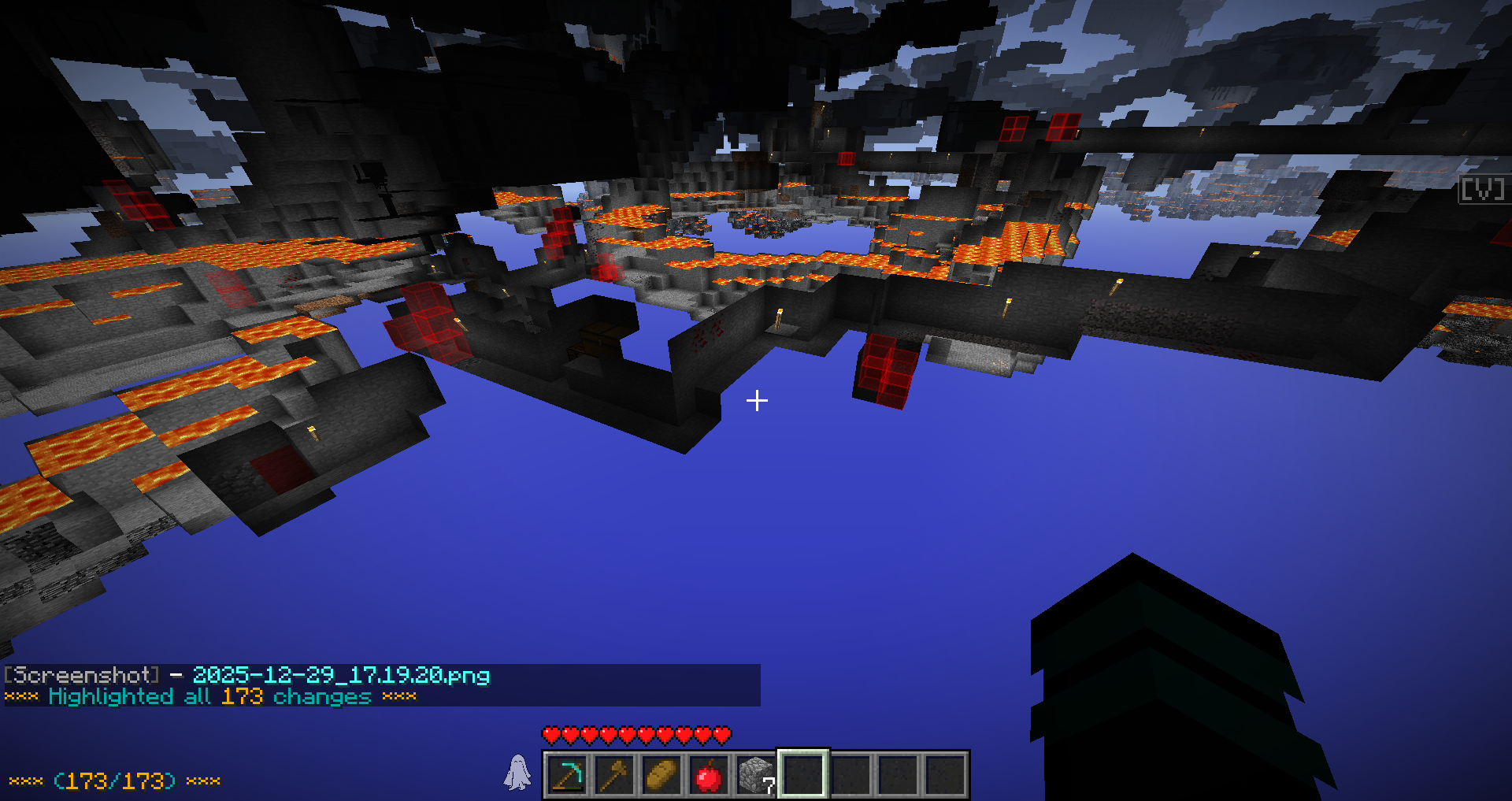Select the cobblestone stack slot
This screenshot has height=801, width=1512.
pyautogui.click(x=756, y=775)
